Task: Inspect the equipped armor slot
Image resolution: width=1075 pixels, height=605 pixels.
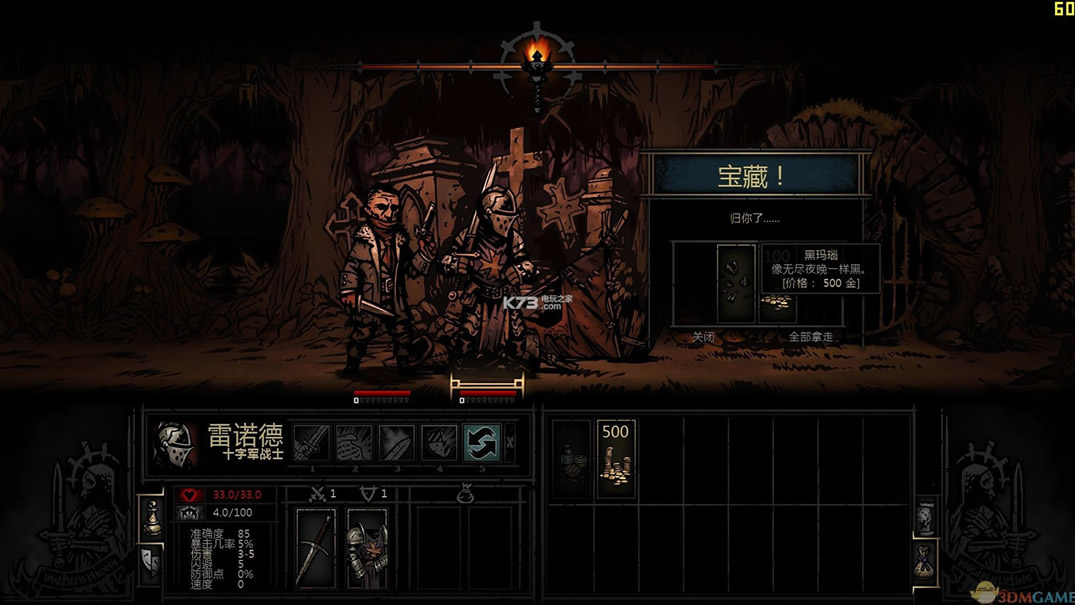Action: click(x=367, y=547)
